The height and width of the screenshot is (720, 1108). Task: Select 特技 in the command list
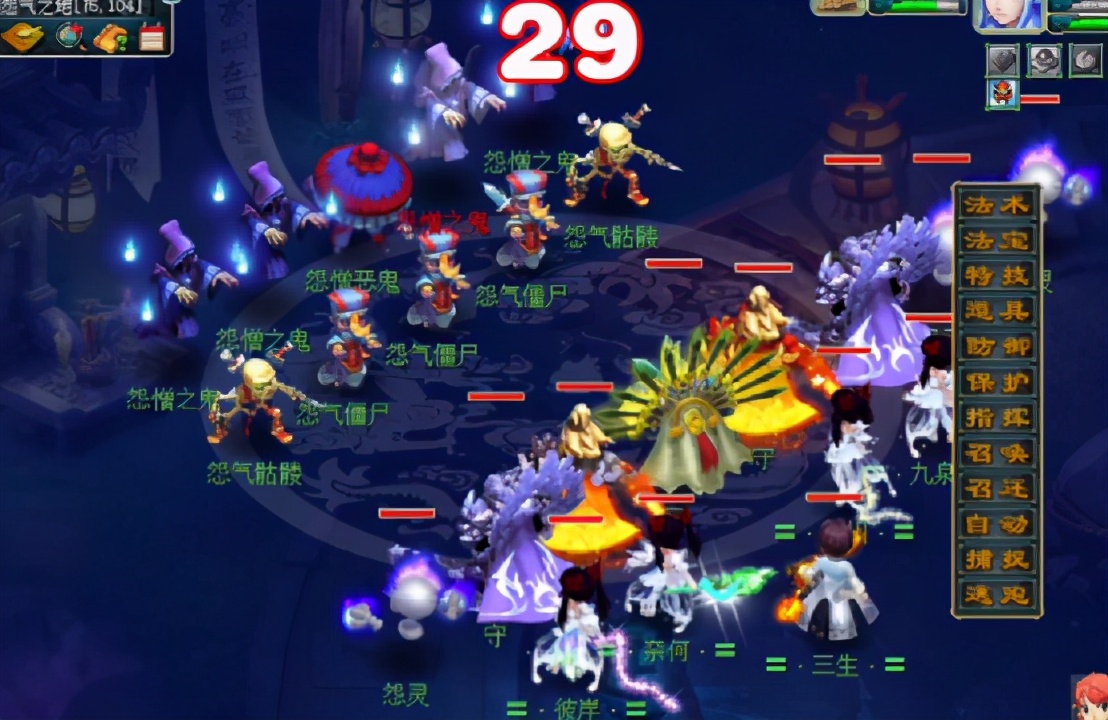pos(996,275)
